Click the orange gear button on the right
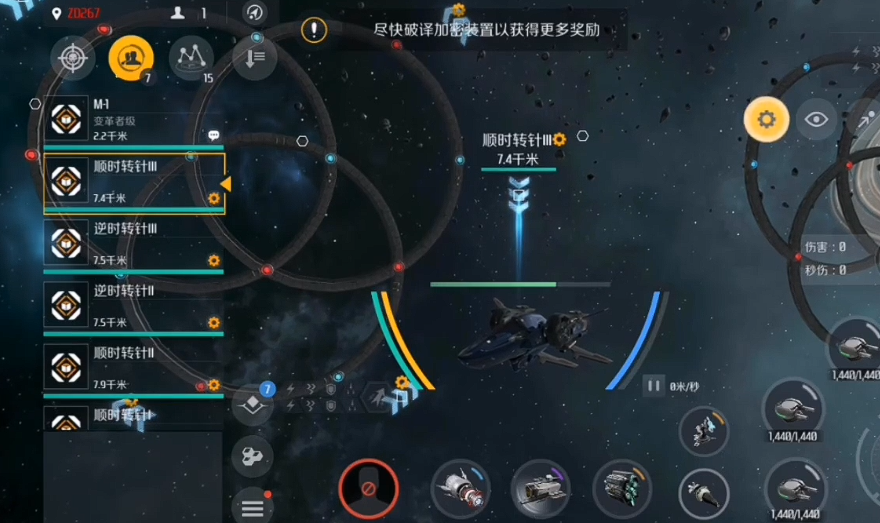880x523 pixels. pos(766,120)
